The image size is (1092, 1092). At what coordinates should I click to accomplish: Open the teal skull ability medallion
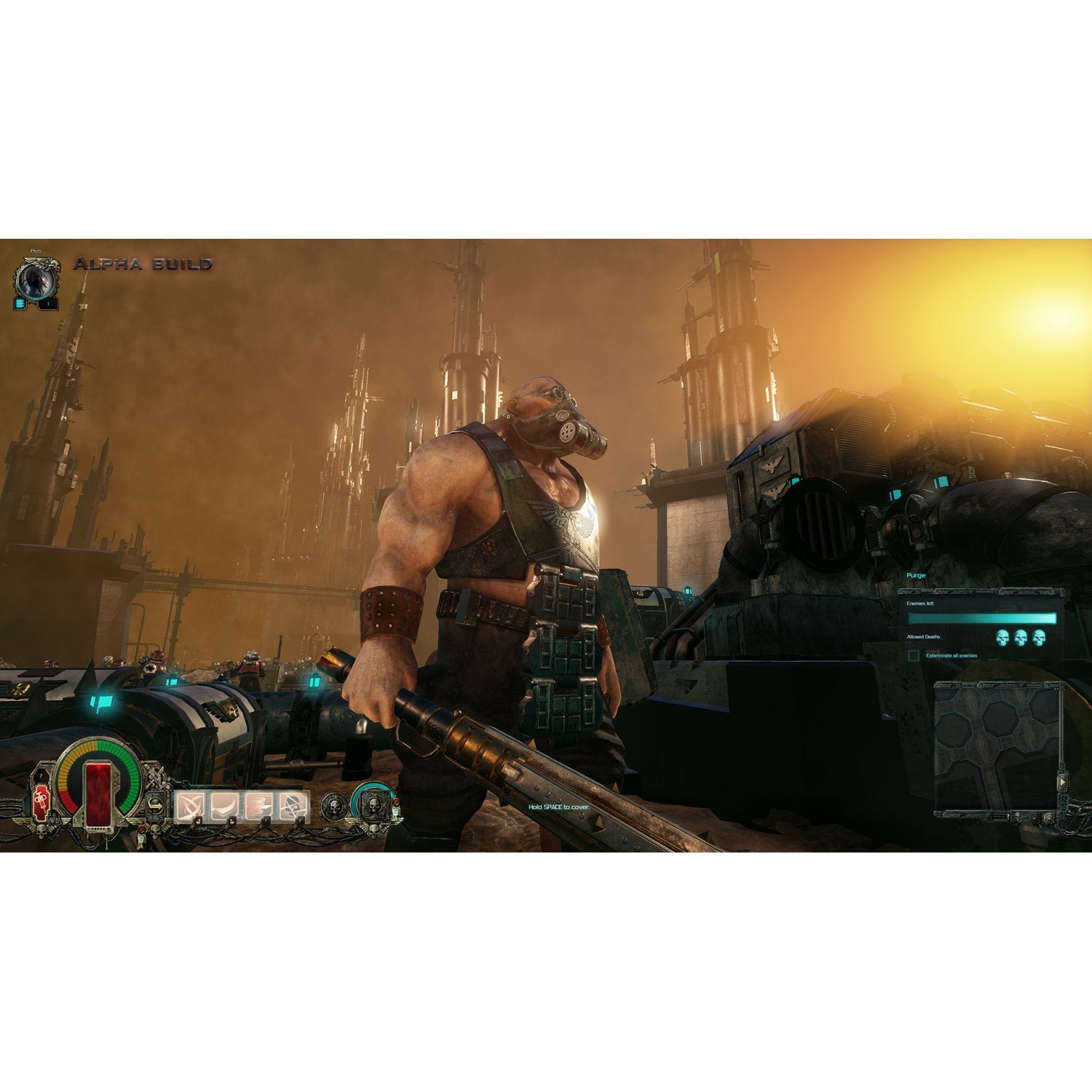374,805
